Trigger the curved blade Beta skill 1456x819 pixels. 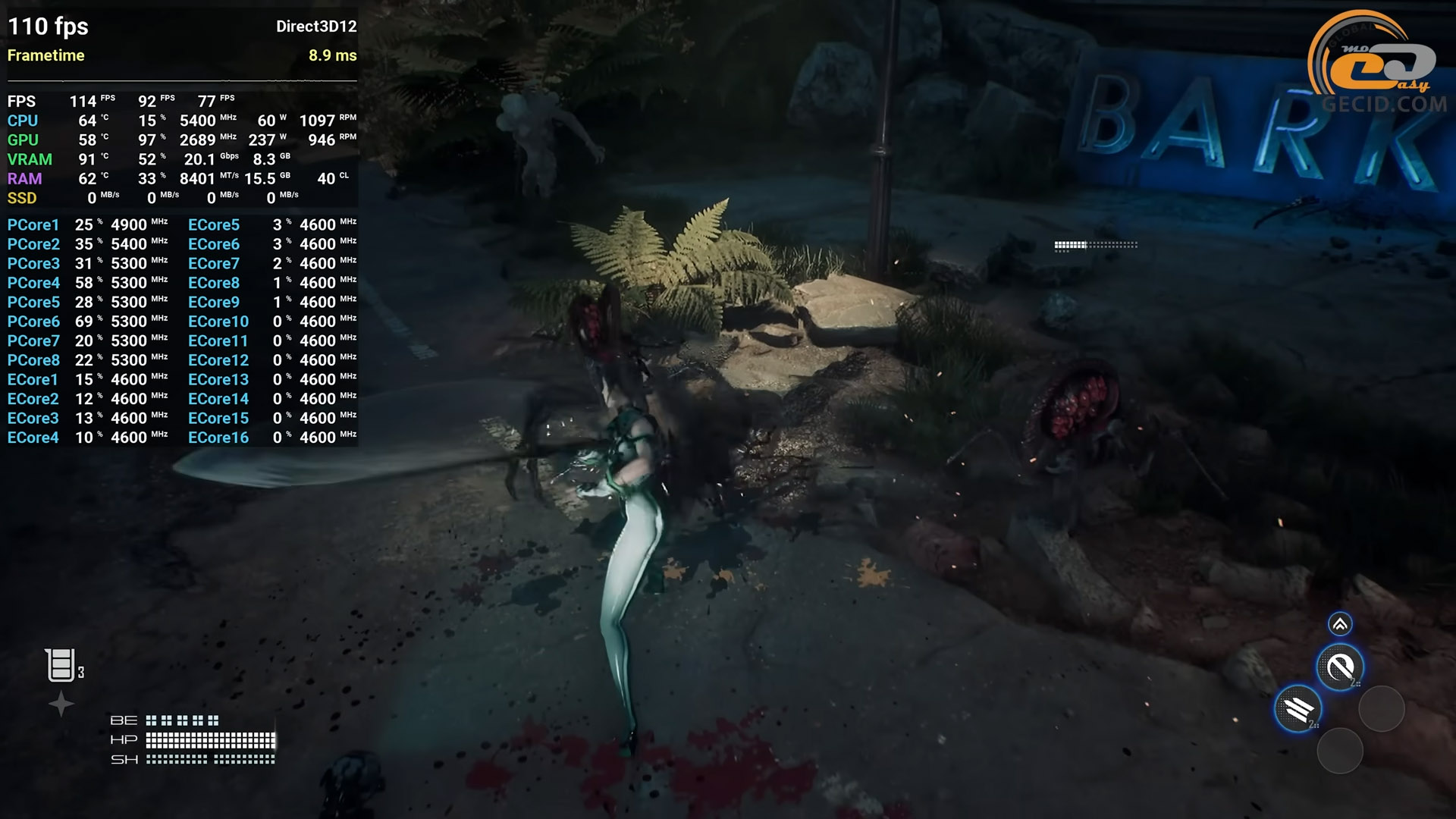[1340, 667]
